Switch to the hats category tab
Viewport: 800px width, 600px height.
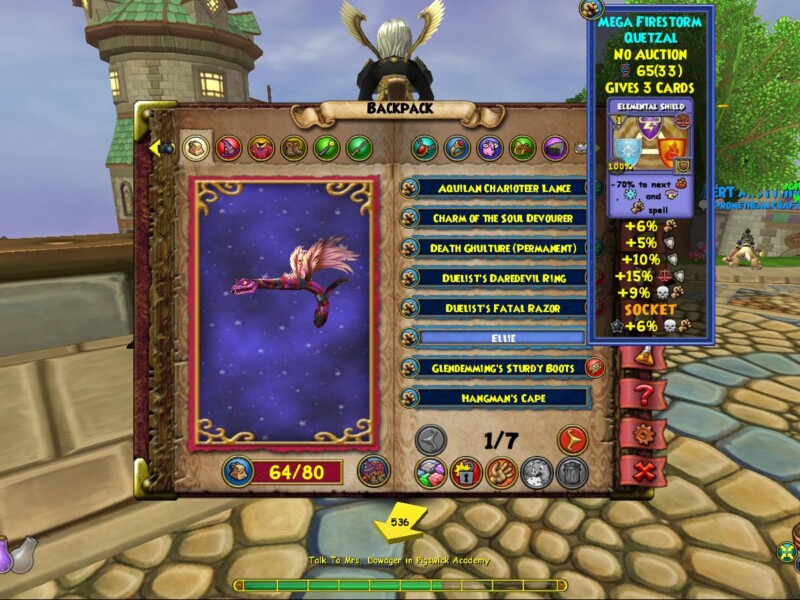(x=229, y=149)
